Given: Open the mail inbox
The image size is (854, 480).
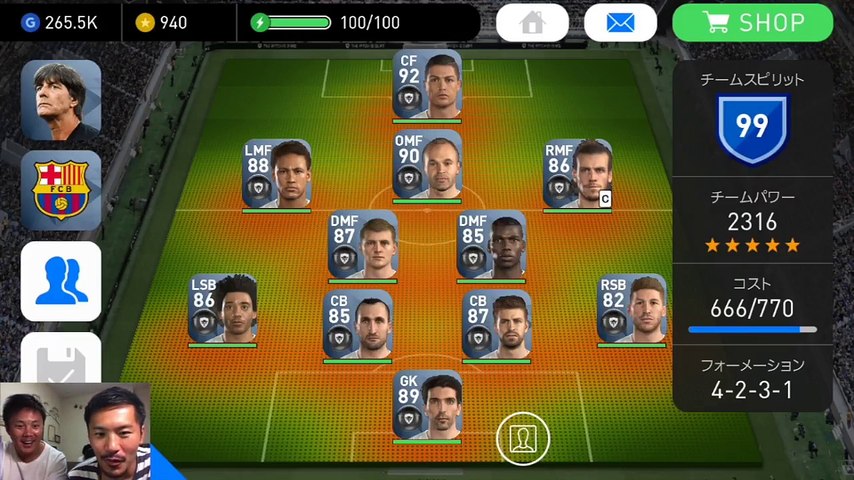Looking at the screenshot, I should pos(620,22).
